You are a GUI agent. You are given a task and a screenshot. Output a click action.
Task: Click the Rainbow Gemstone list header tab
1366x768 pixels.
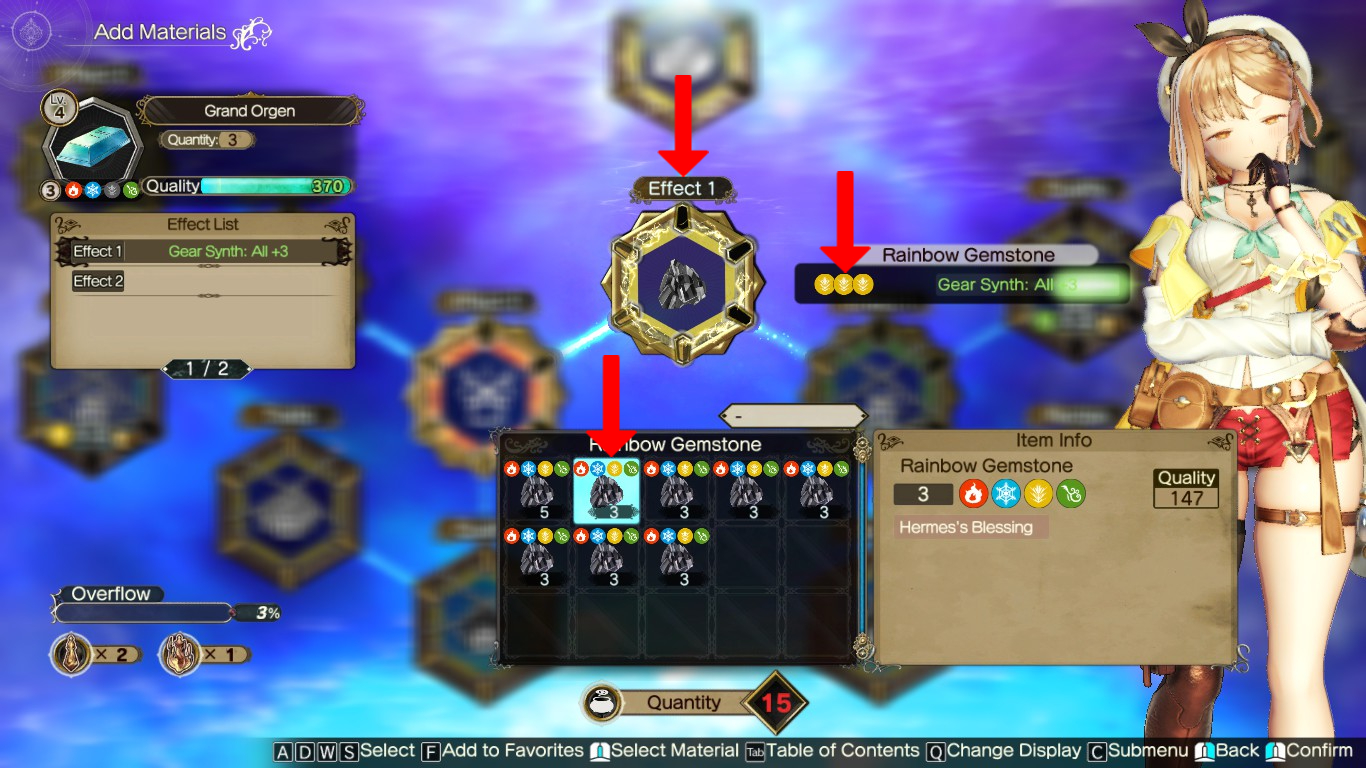(674, 444)
